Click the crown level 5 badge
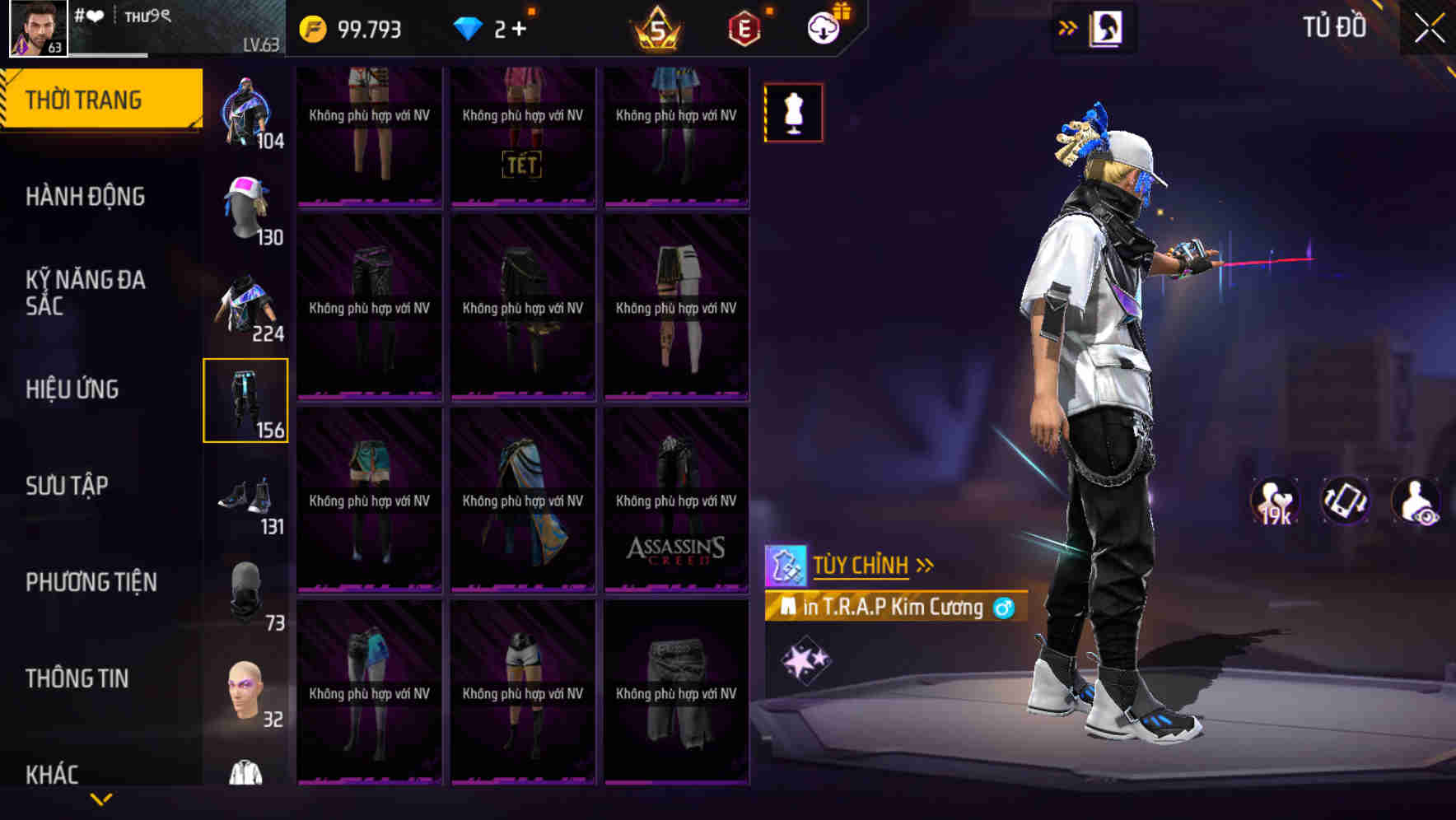 pos(656,29)
